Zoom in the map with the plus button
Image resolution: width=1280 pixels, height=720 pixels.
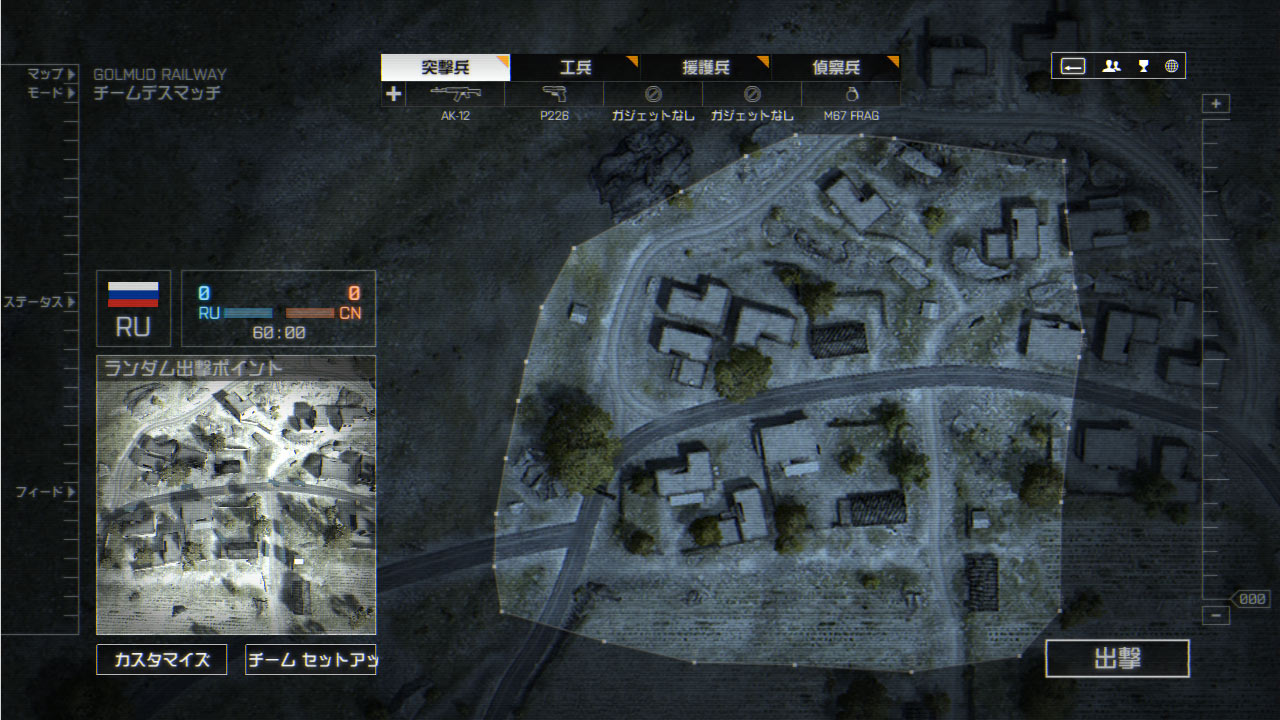tap(1216, 104)
